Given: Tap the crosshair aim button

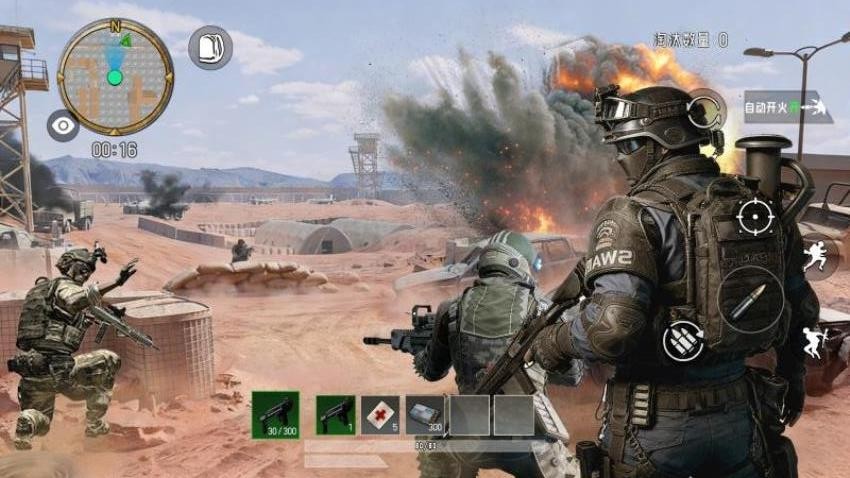Looking at the screenshot, I should pyautogui.click(x=754, y=216).
